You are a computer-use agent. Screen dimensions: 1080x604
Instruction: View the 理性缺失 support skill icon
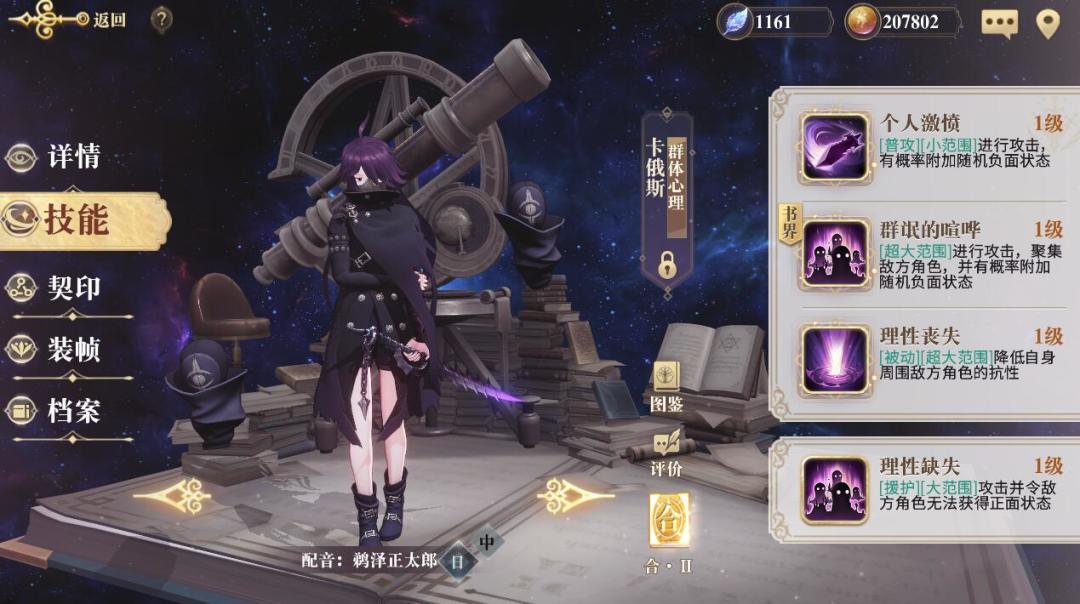pos(835,490)
